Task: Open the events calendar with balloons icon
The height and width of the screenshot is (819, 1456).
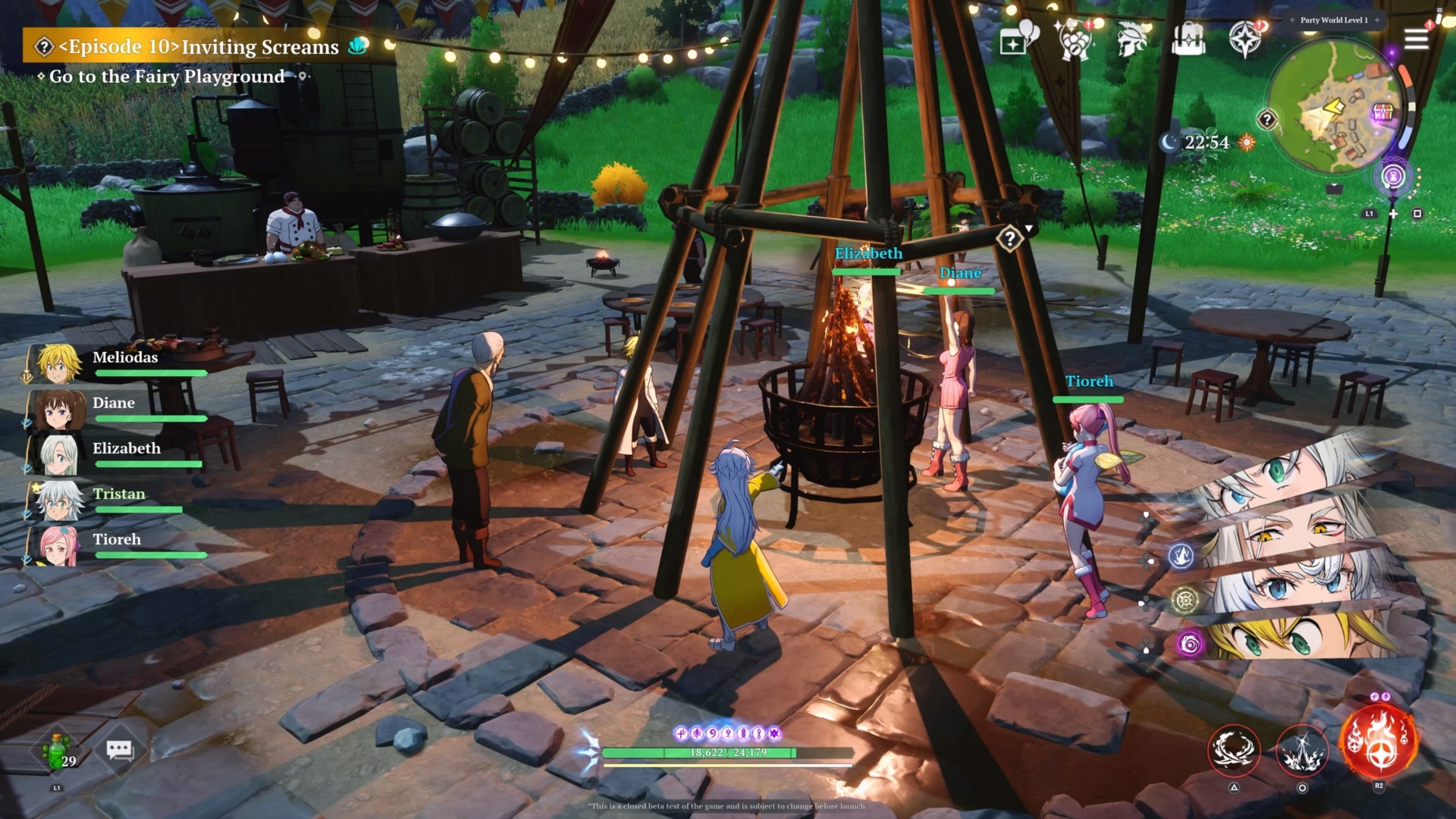Action: point(1018,38)
